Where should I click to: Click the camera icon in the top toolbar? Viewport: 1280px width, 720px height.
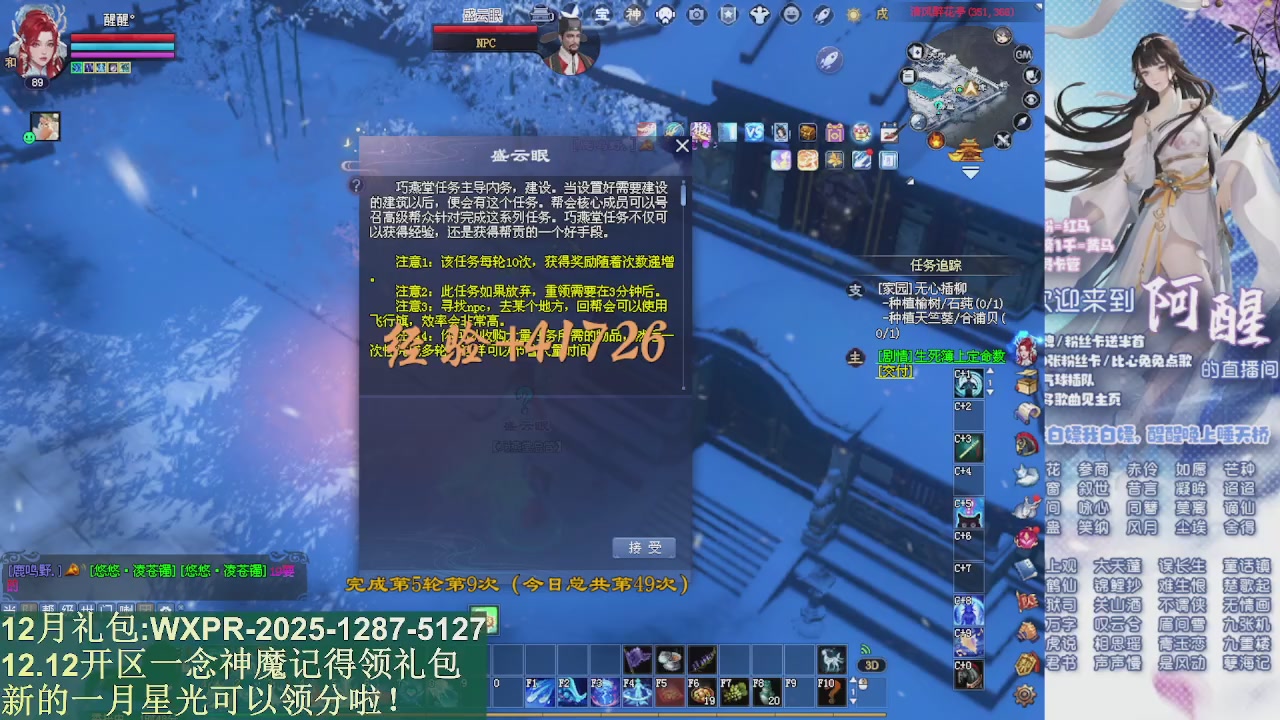coord(696,15)
